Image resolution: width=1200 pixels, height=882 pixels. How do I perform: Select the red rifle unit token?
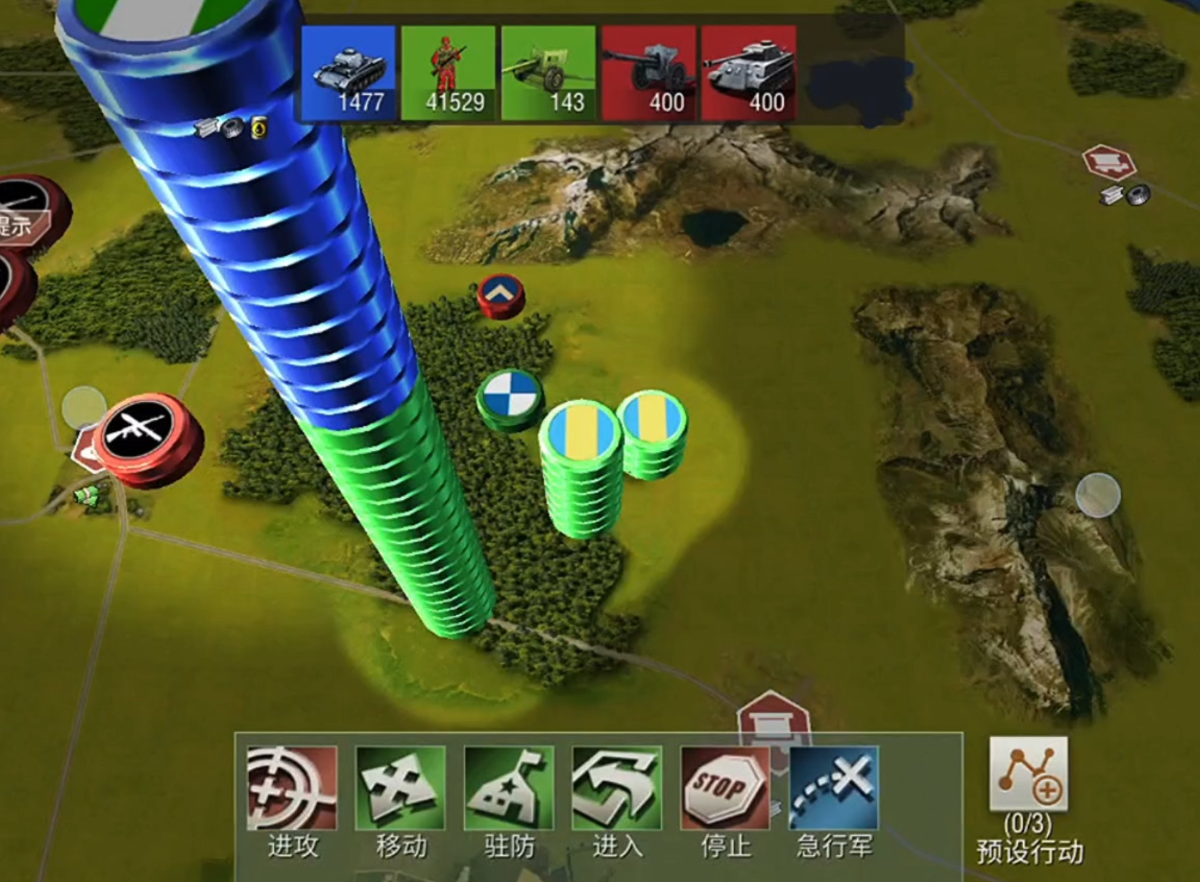[152, 436]
